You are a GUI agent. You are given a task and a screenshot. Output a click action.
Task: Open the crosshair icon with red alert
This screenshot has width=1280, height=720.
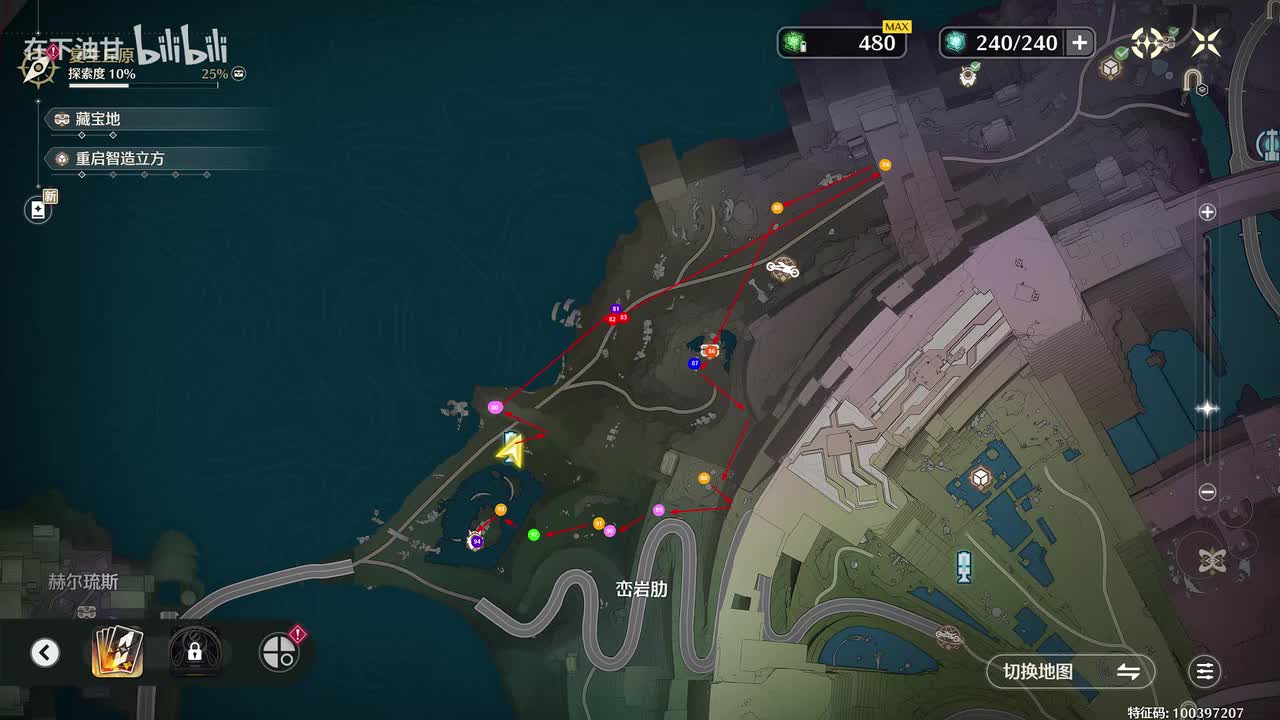tap(279, 652)
